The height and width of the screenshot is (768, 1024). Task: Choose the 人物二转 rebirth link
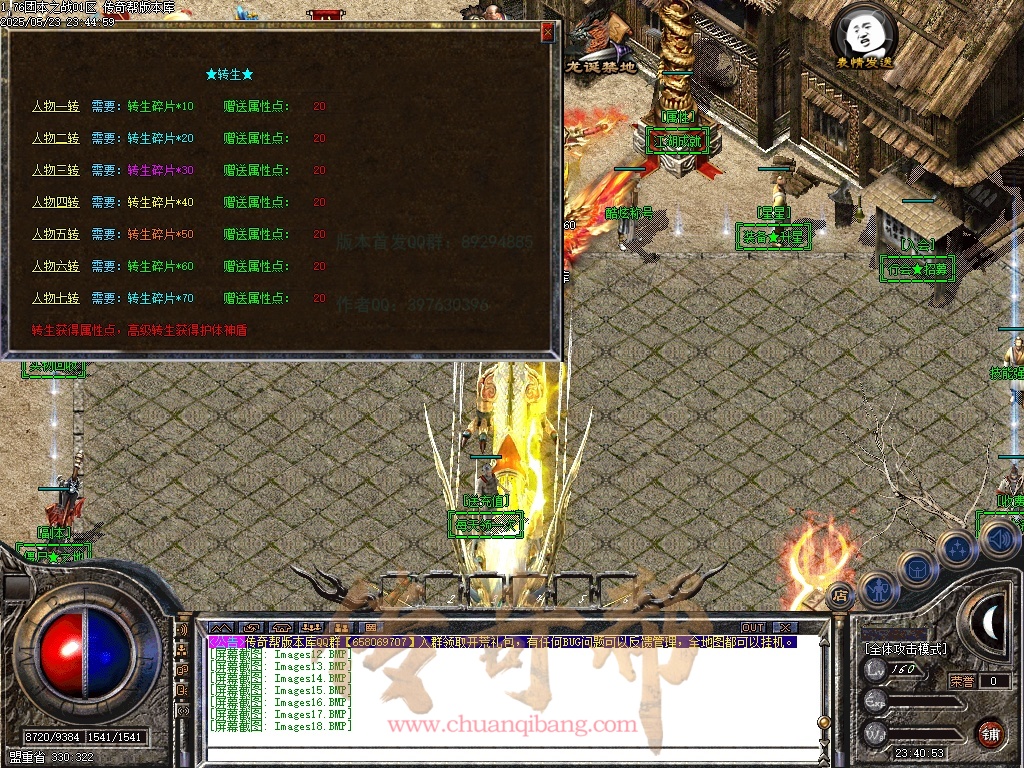tap(55, 138)
